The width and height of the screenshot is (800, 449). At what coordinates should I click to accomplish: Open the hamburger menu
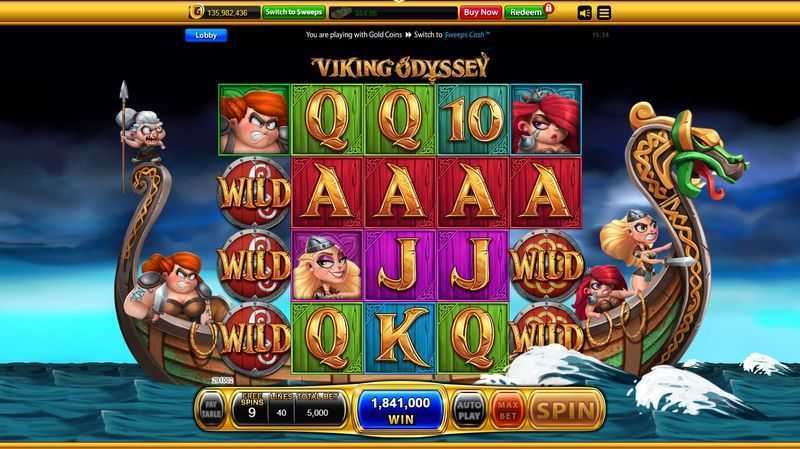[605, 13]
